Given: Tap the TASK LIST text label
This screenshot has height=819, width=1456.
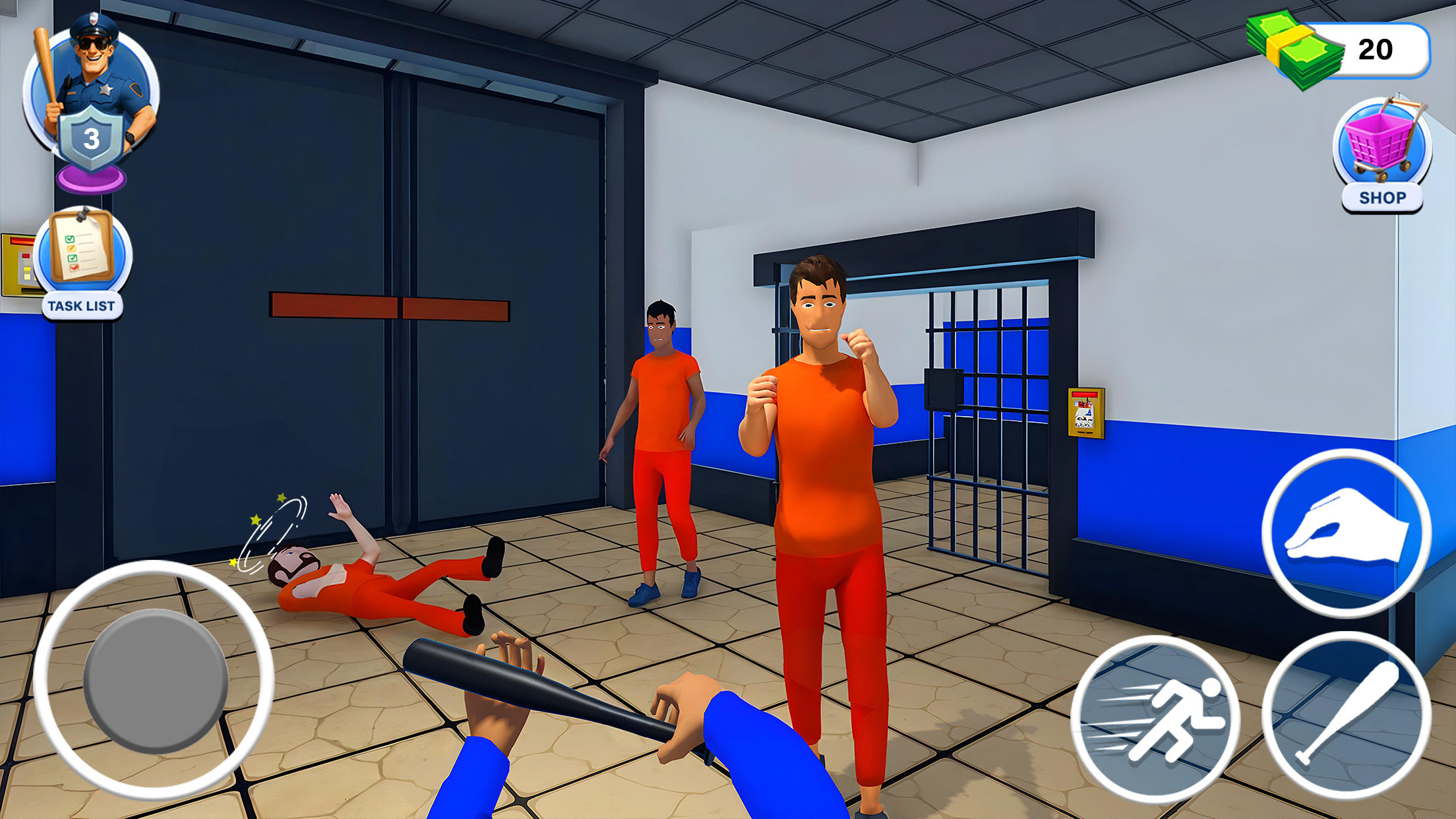Looking at the screenshot, I should pos(82,305).
